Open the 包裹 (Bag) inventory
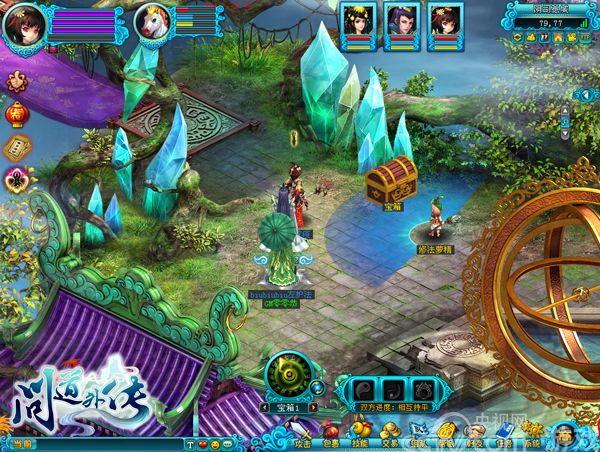The width and height of the screenshot is (600, 452). (x=331, y=435)
